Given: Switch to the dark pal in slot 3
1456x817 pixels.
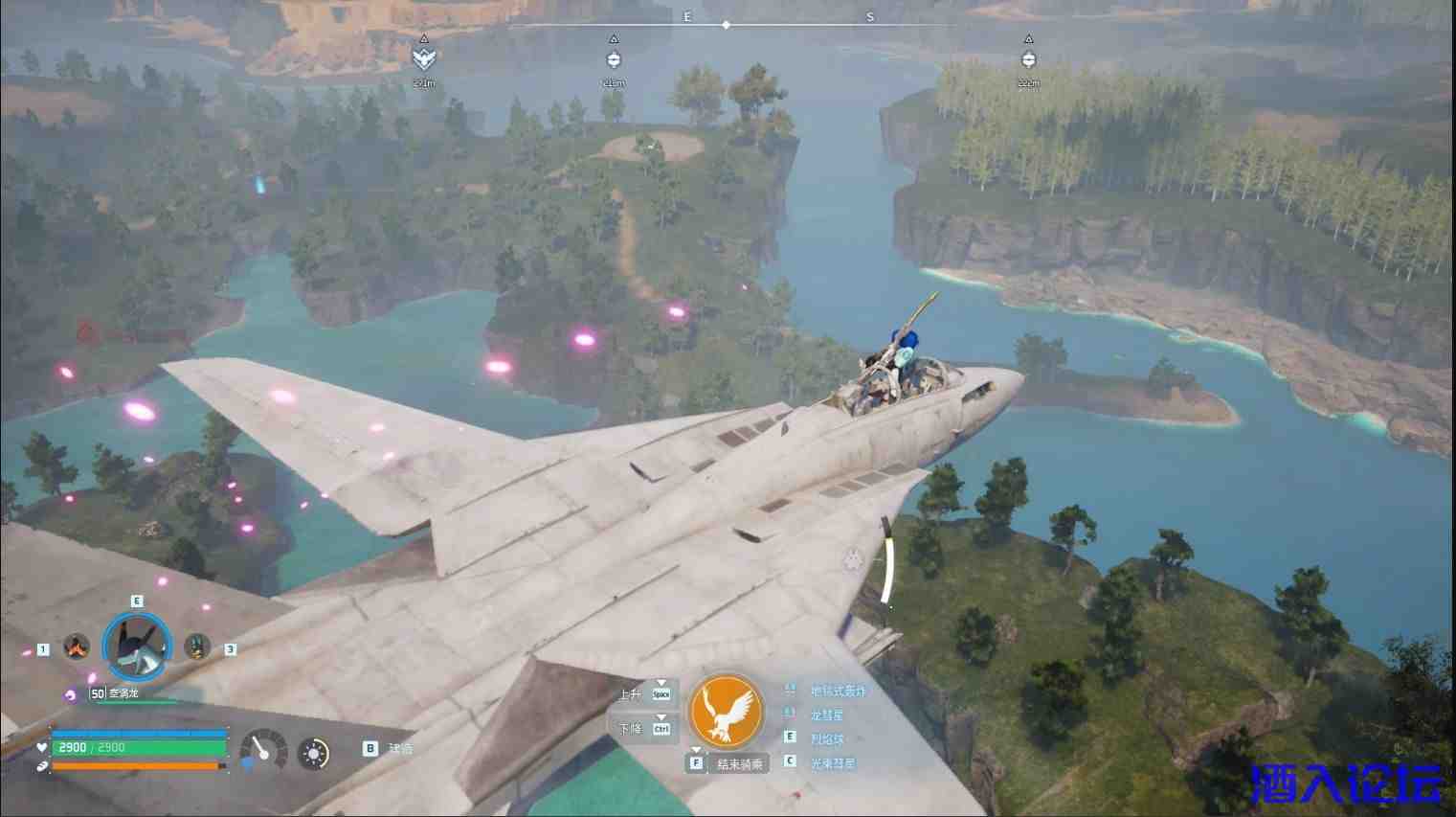Looking at the screenshot, I should click(197, 647).
